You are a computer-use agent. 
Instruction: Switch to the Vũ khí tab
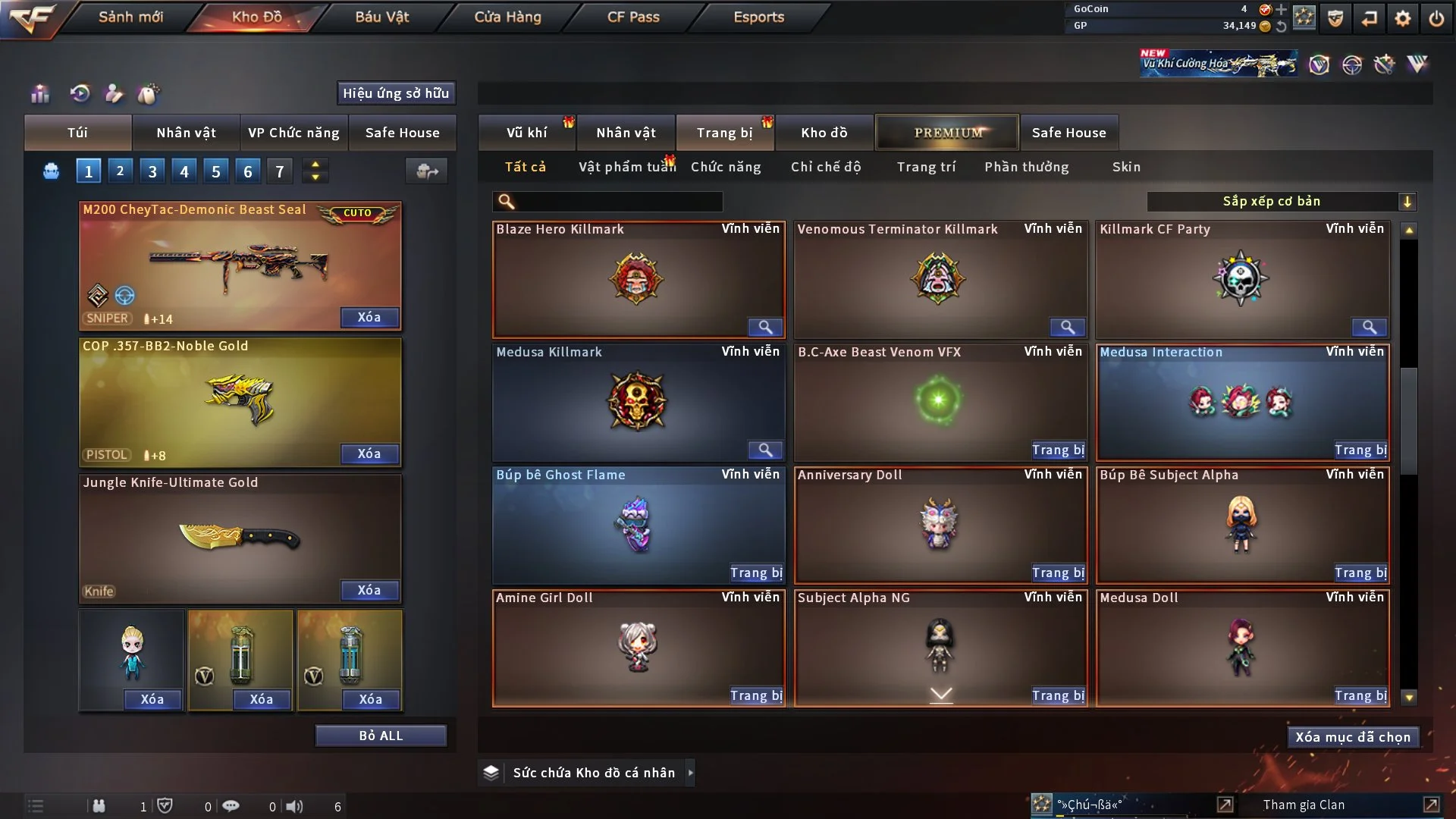526,133
